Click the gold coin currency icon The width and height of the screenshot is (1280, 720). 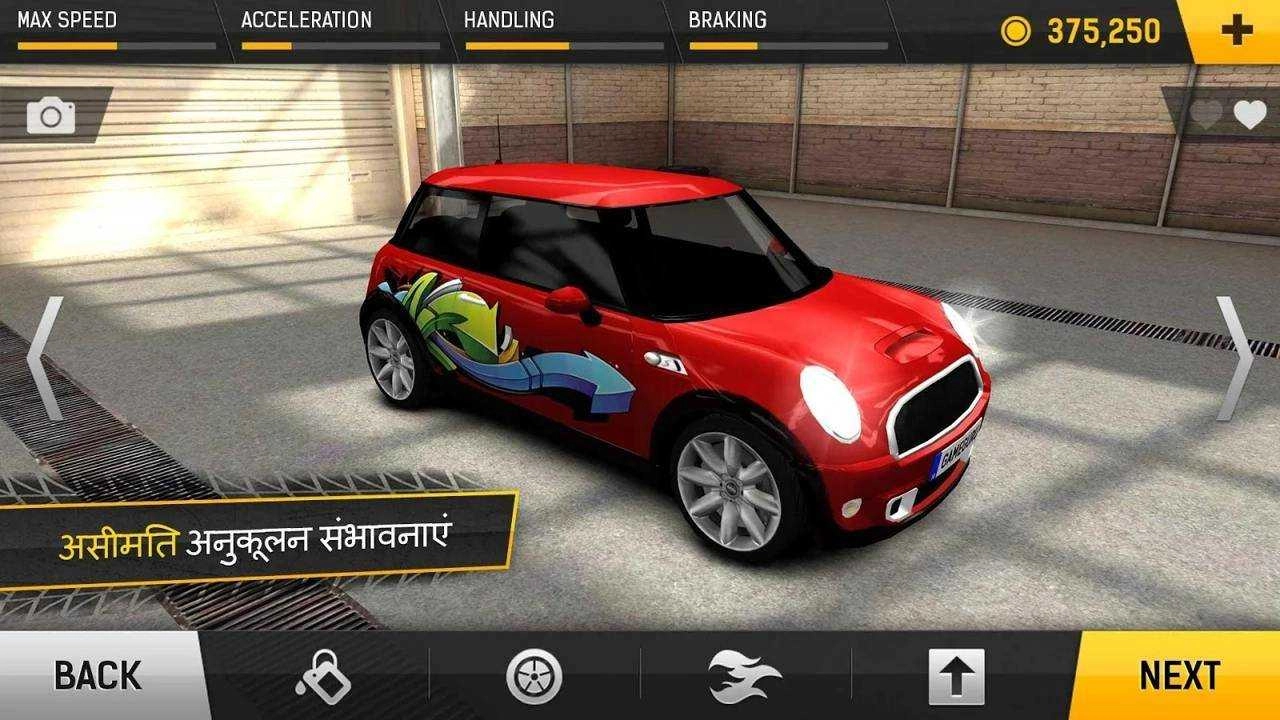(x=1016, y=30)
